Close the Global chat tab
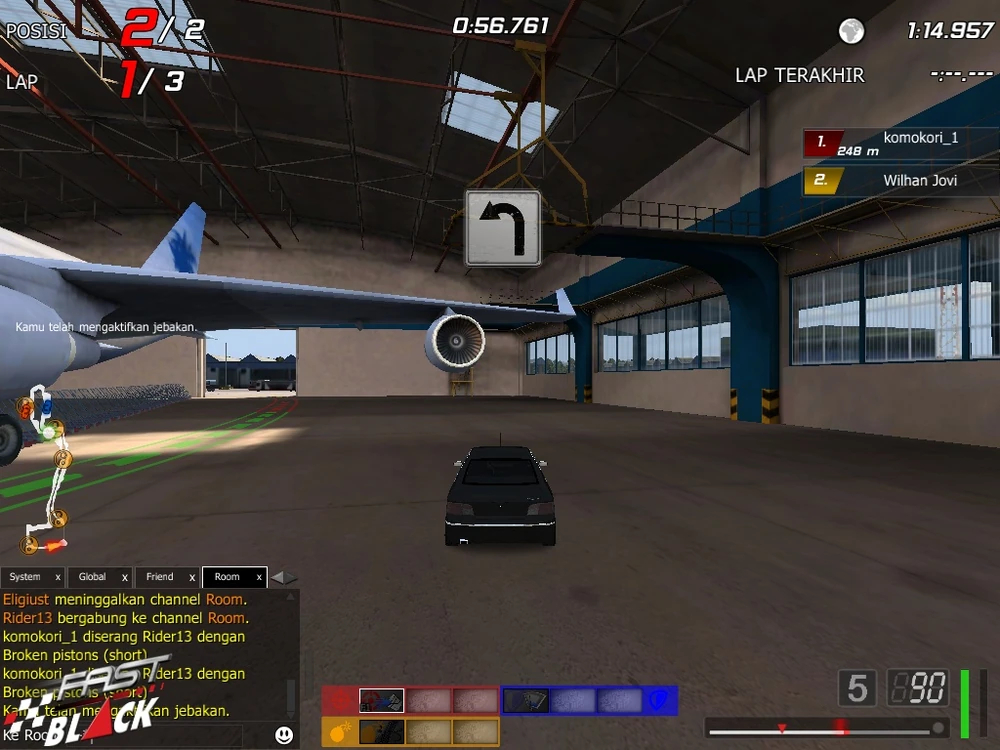The width and height of the screenshot is (1000, 750). (x=124, y=578)
